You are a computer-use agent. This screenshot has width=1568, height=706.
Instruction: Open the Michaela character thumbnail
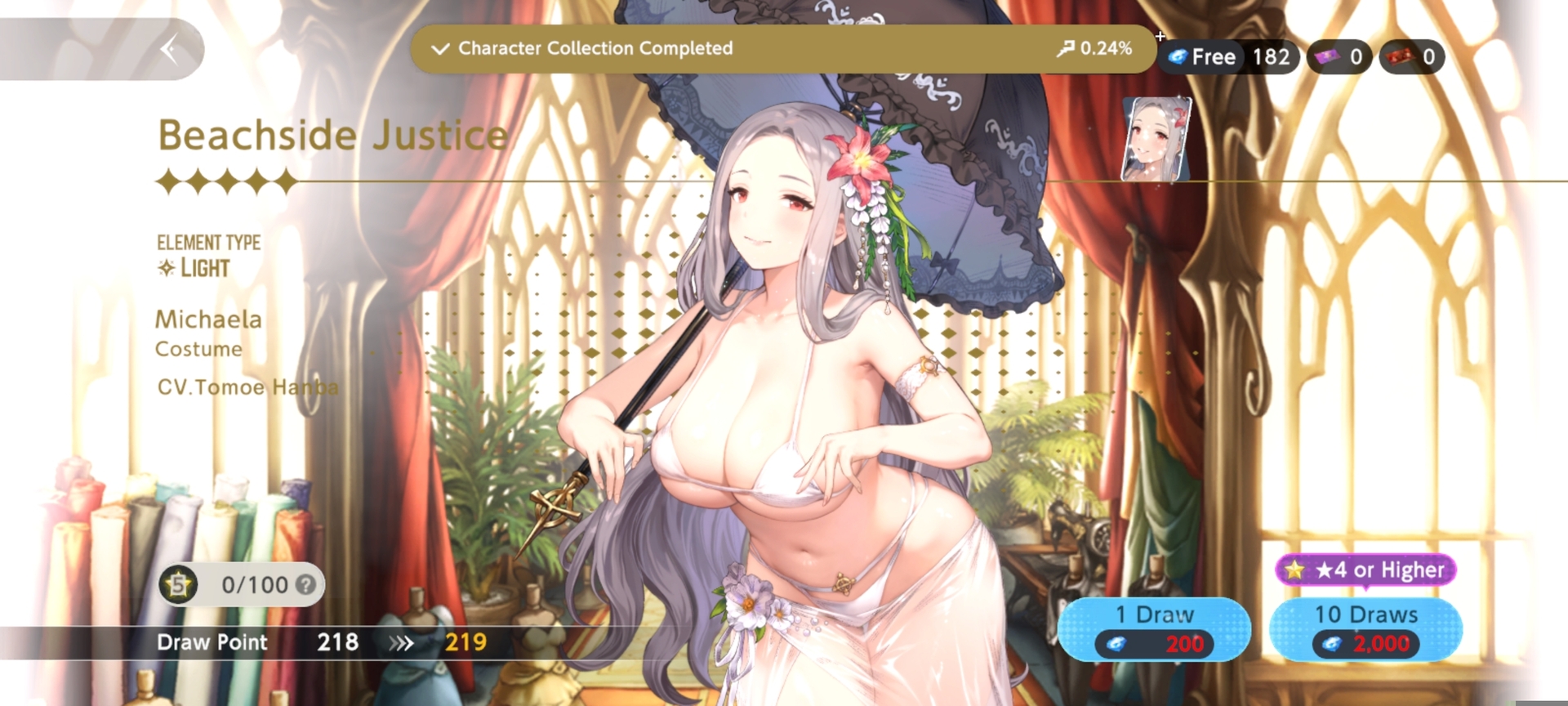(x=1156, y=139)
